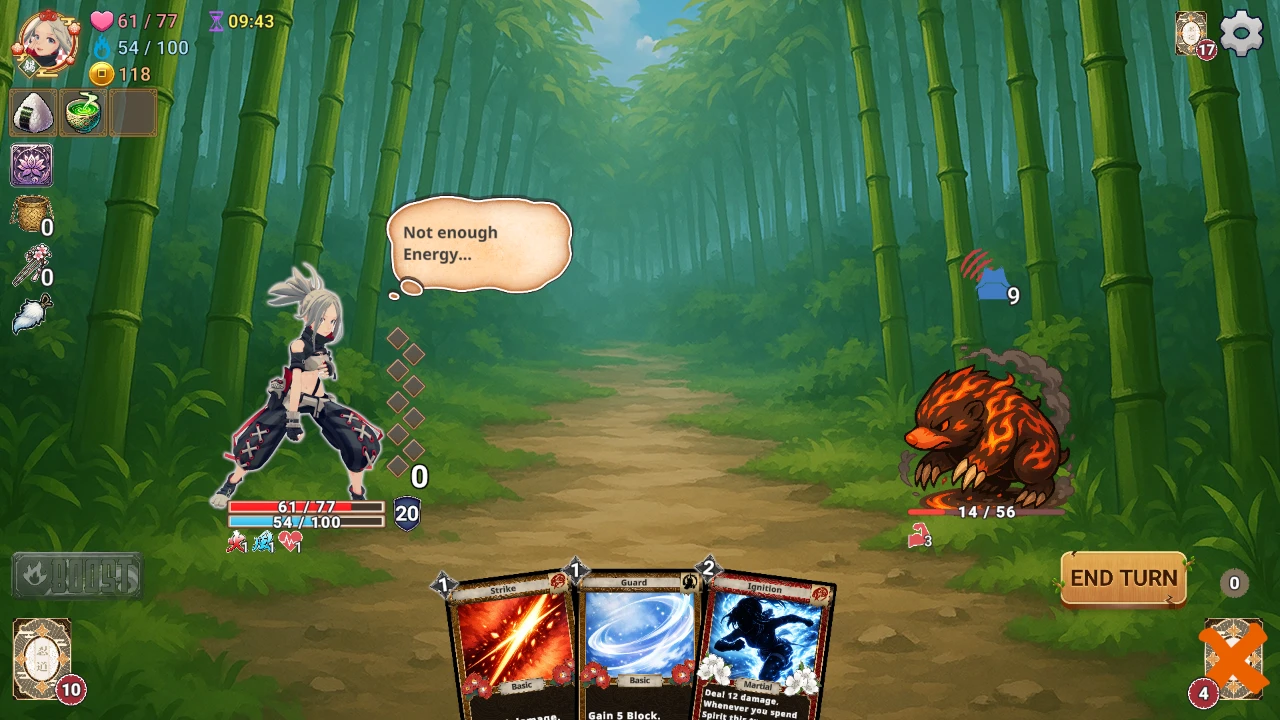The height and width of the screenshot is (720, 1280).
Task: End the current turn
Action: click(1123, 579)
